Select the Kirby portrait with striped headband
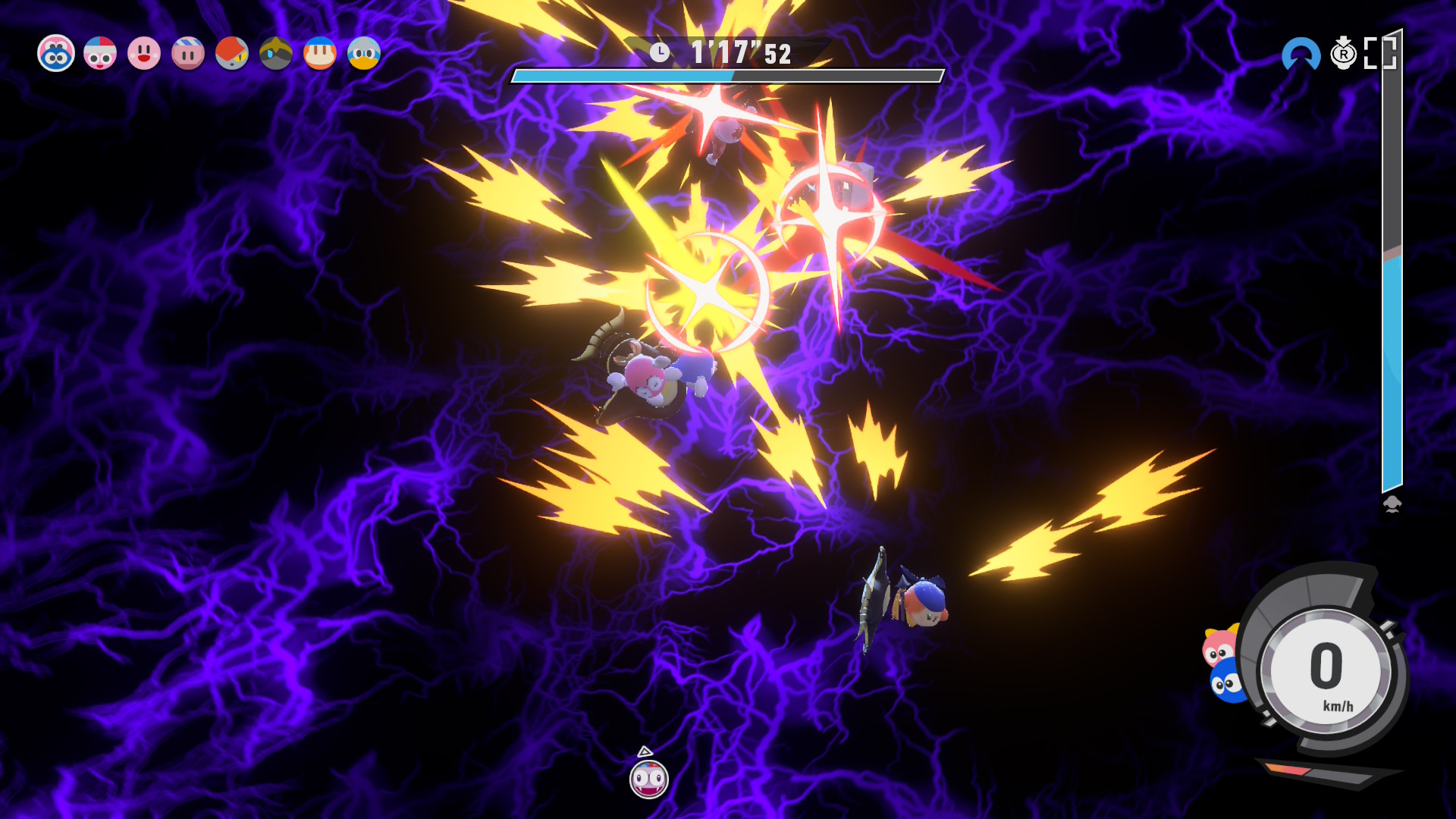 (188, 54)
